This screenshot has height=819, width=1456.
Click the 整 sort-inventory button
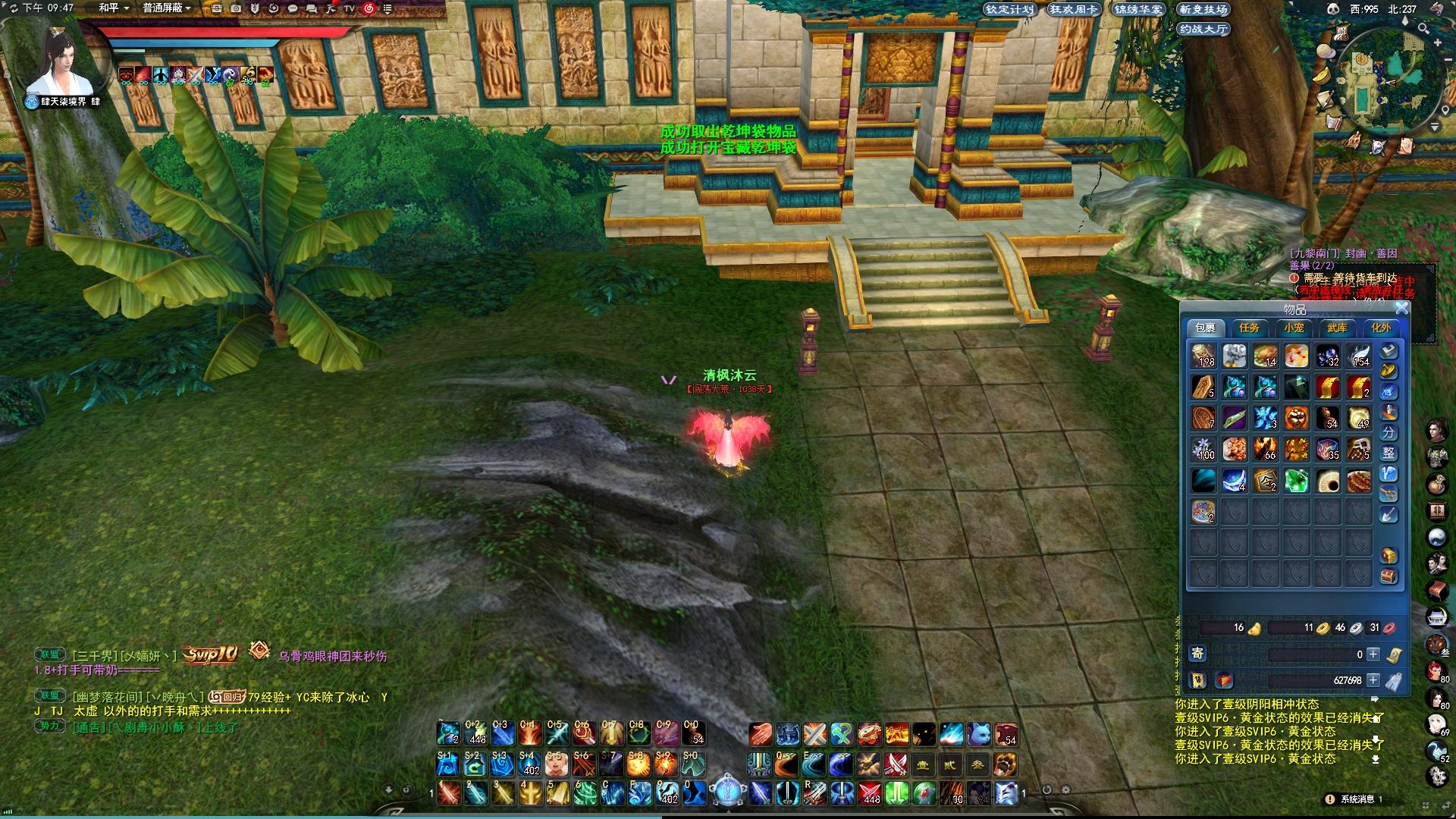[1389, 453]
